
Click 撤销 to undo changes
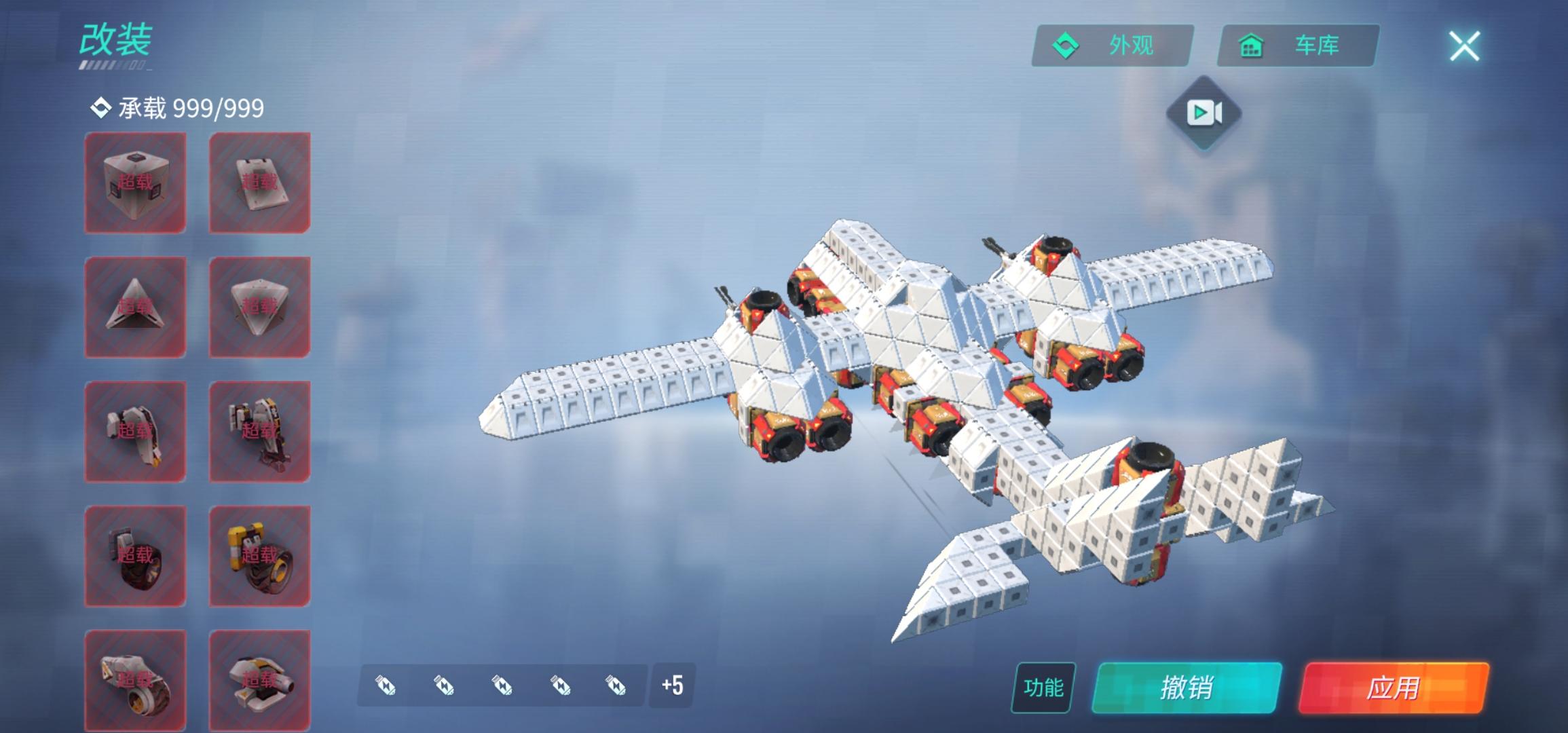pyautogui.click(x=1187, y=688)
